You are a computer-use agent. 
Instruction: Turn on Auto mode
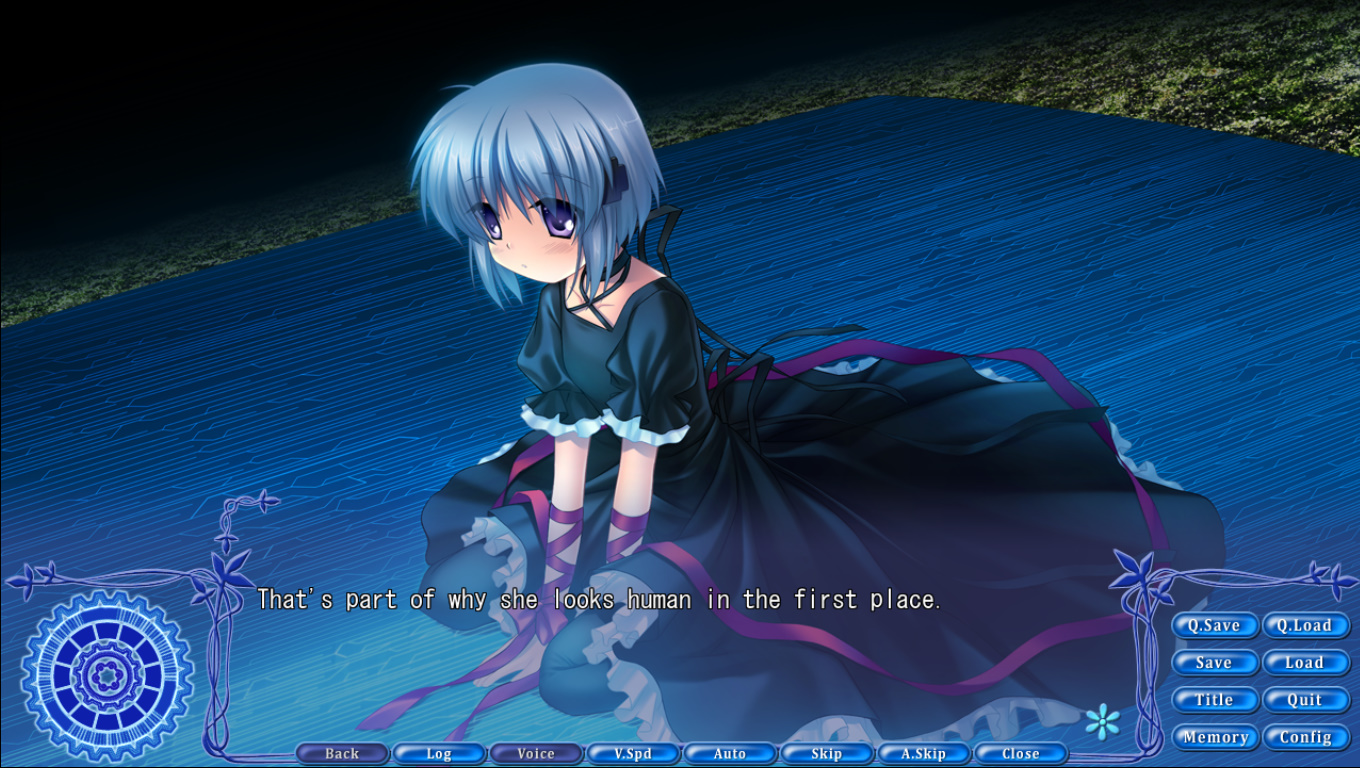pos(730,754)
